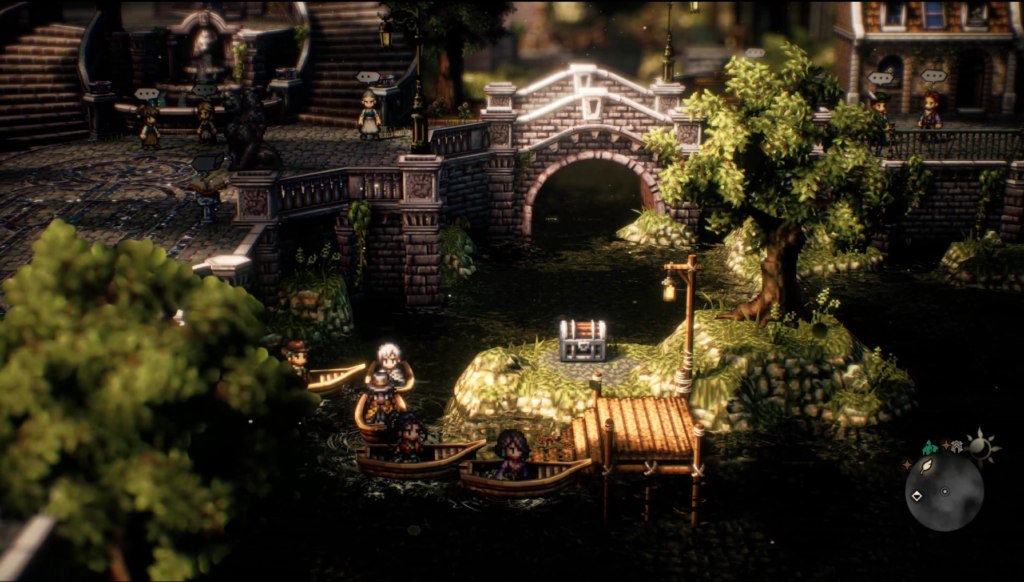The image size is (1024, 582).
Task: Click the sun day-night indicator icon
Action: tap(980, 447)
